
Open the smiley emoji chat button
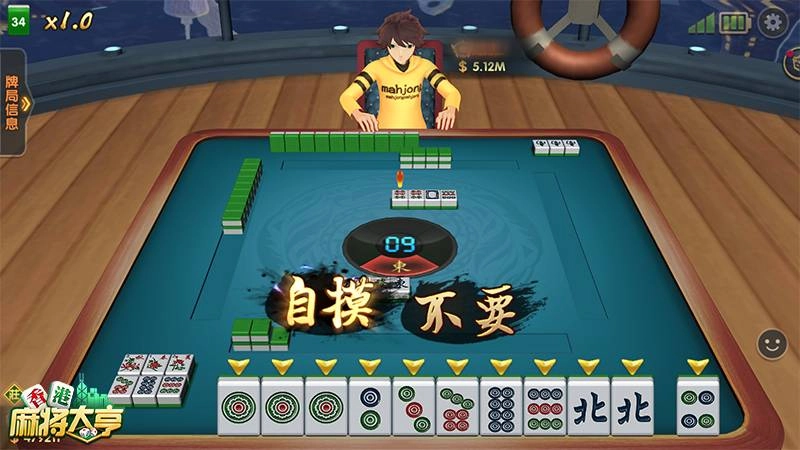[x=771, y=345]
